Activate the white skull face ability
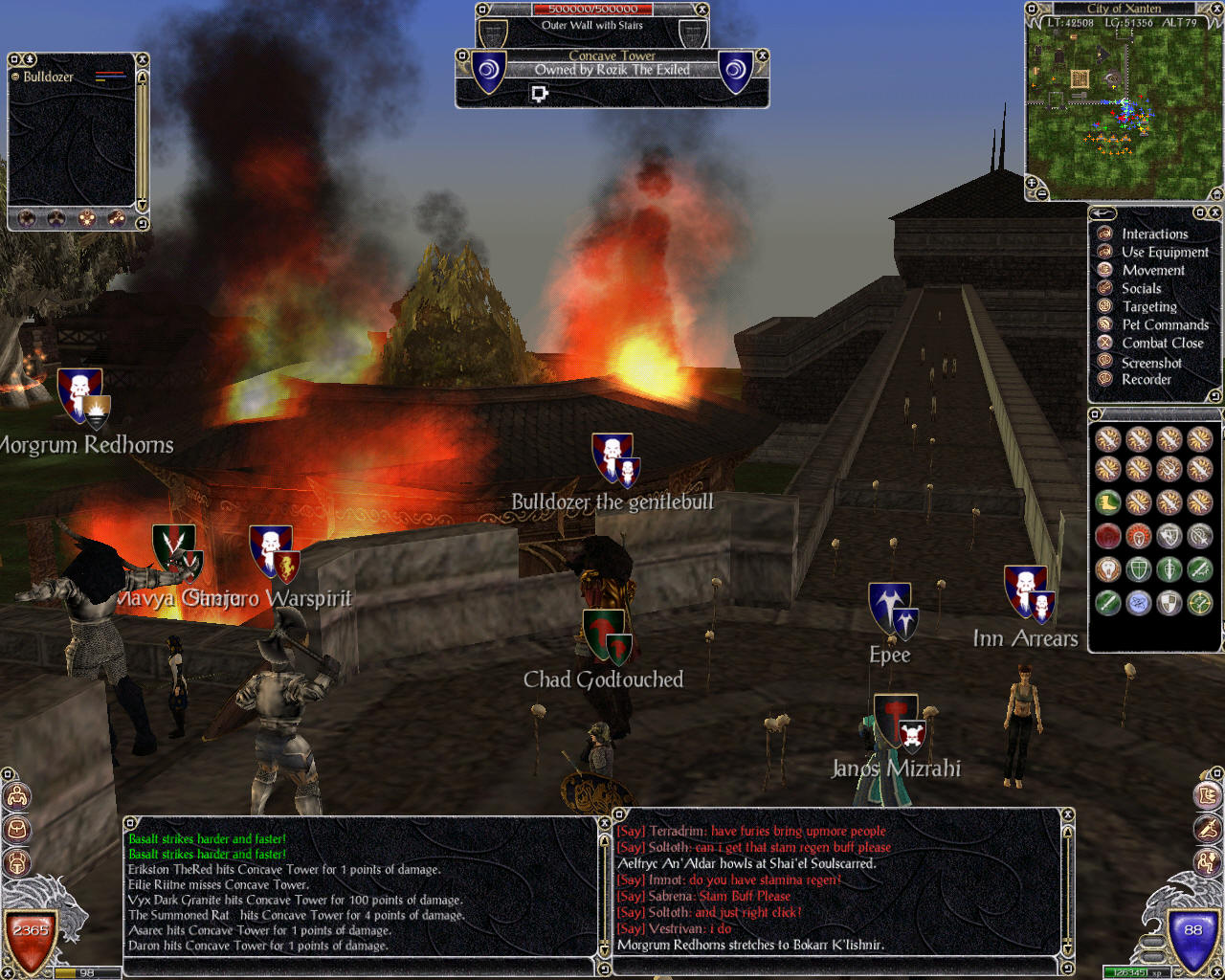This screenshot has height=980, width=1225. coord(1108,570)
